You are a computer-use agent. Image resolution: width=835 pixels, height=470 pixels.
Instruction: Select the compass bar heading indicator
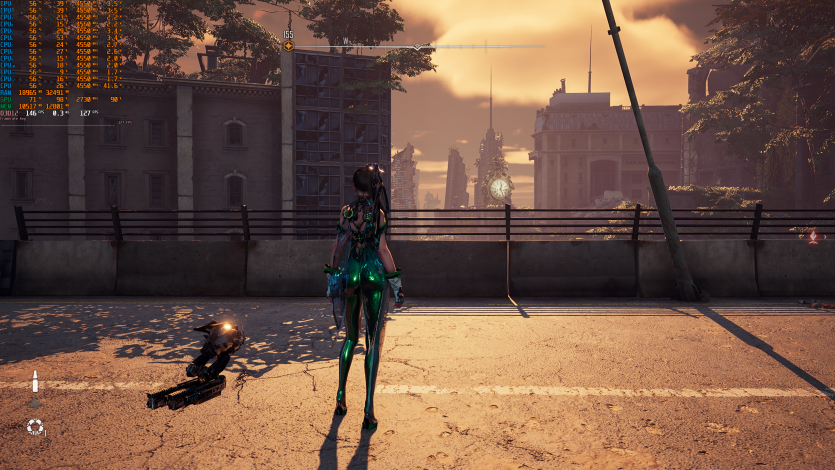[418, 47]
